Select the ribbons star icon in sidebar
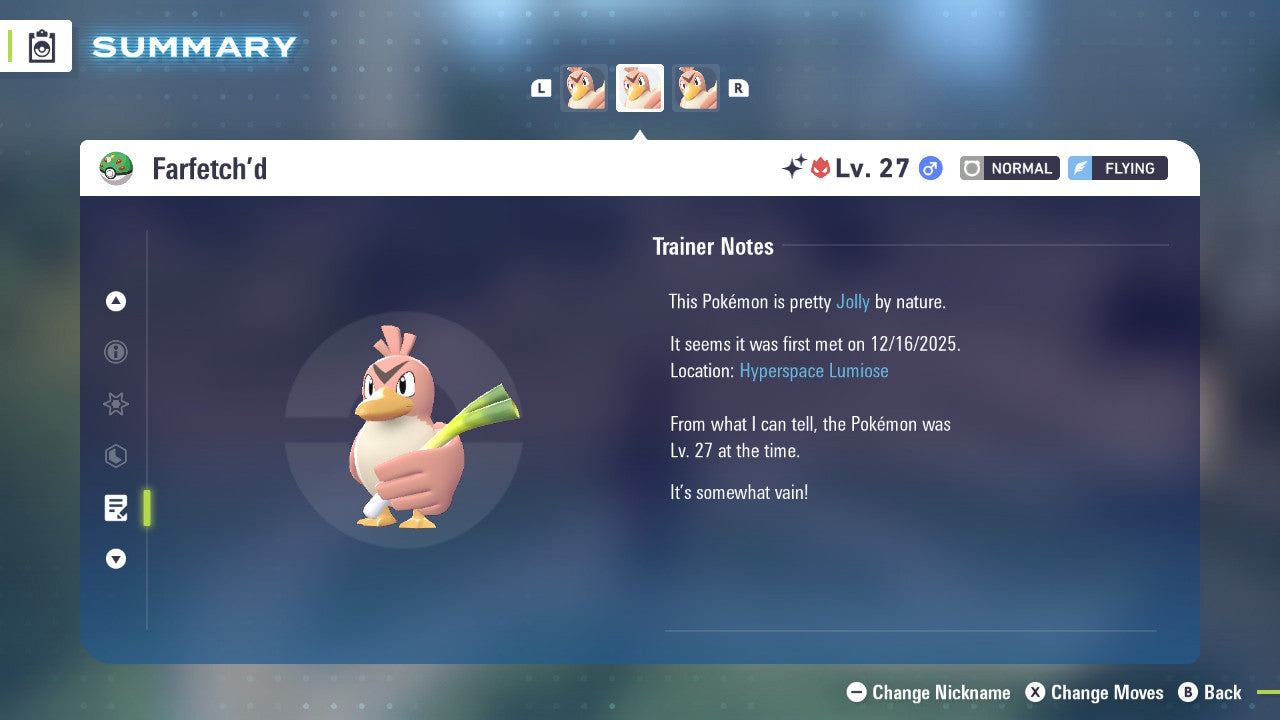Viewport: 1280px width, 720px height. coord(115,404)
